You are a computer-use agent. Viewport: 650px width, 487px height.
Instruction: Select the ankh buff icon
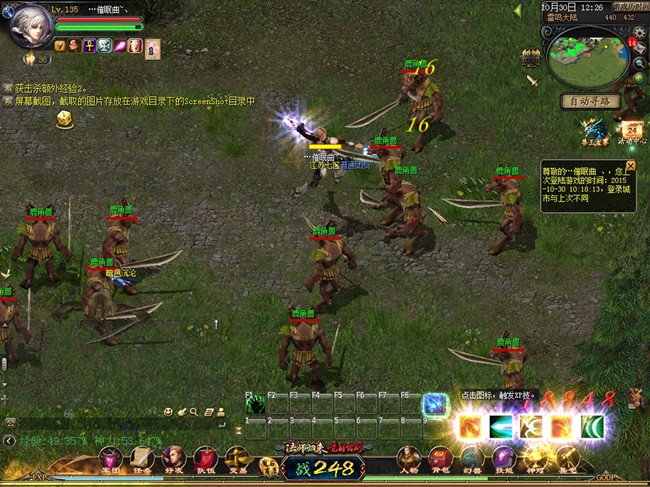89,46
